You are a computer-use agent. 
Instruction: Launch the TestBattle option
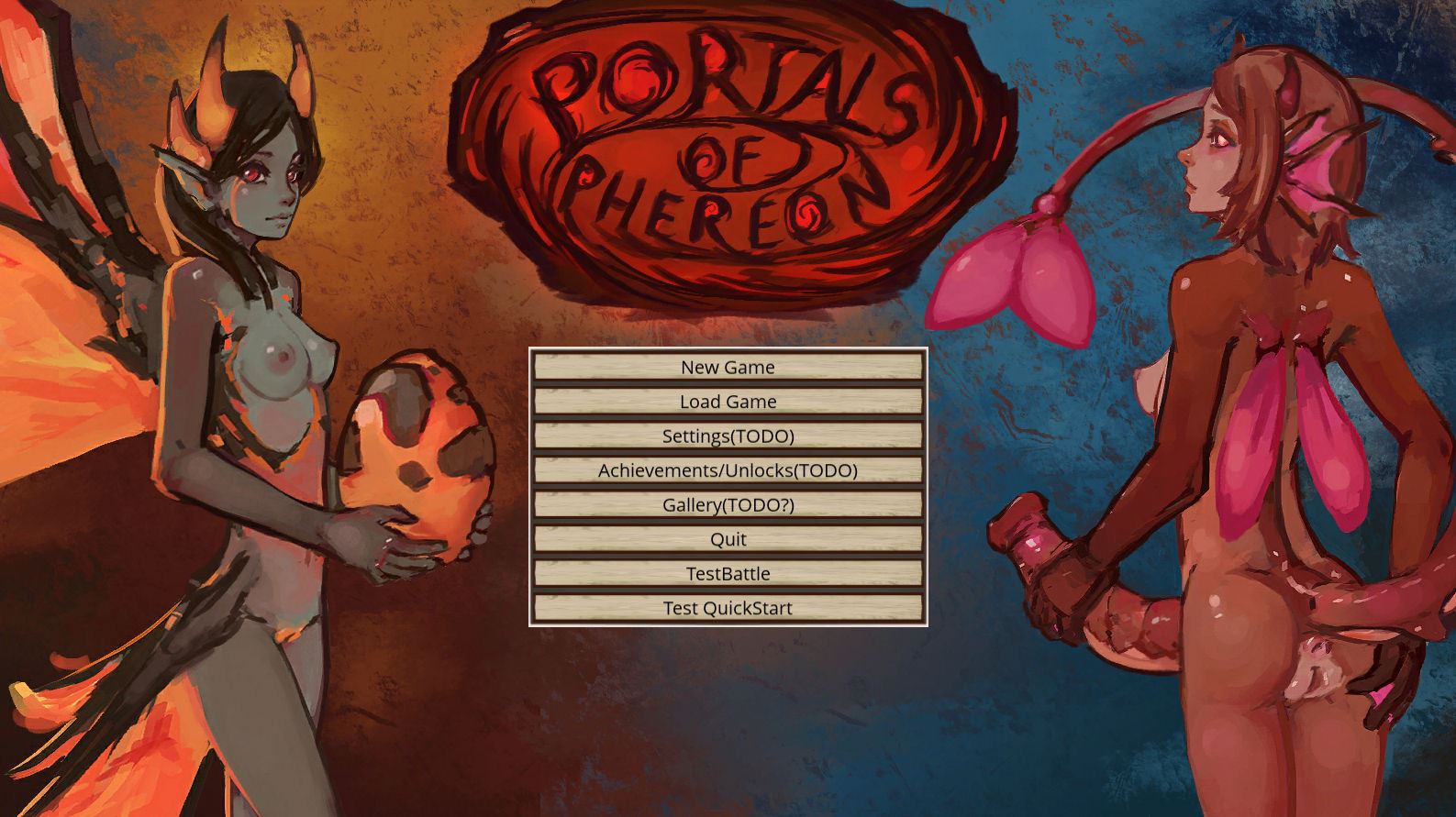[x=728, y=573]
